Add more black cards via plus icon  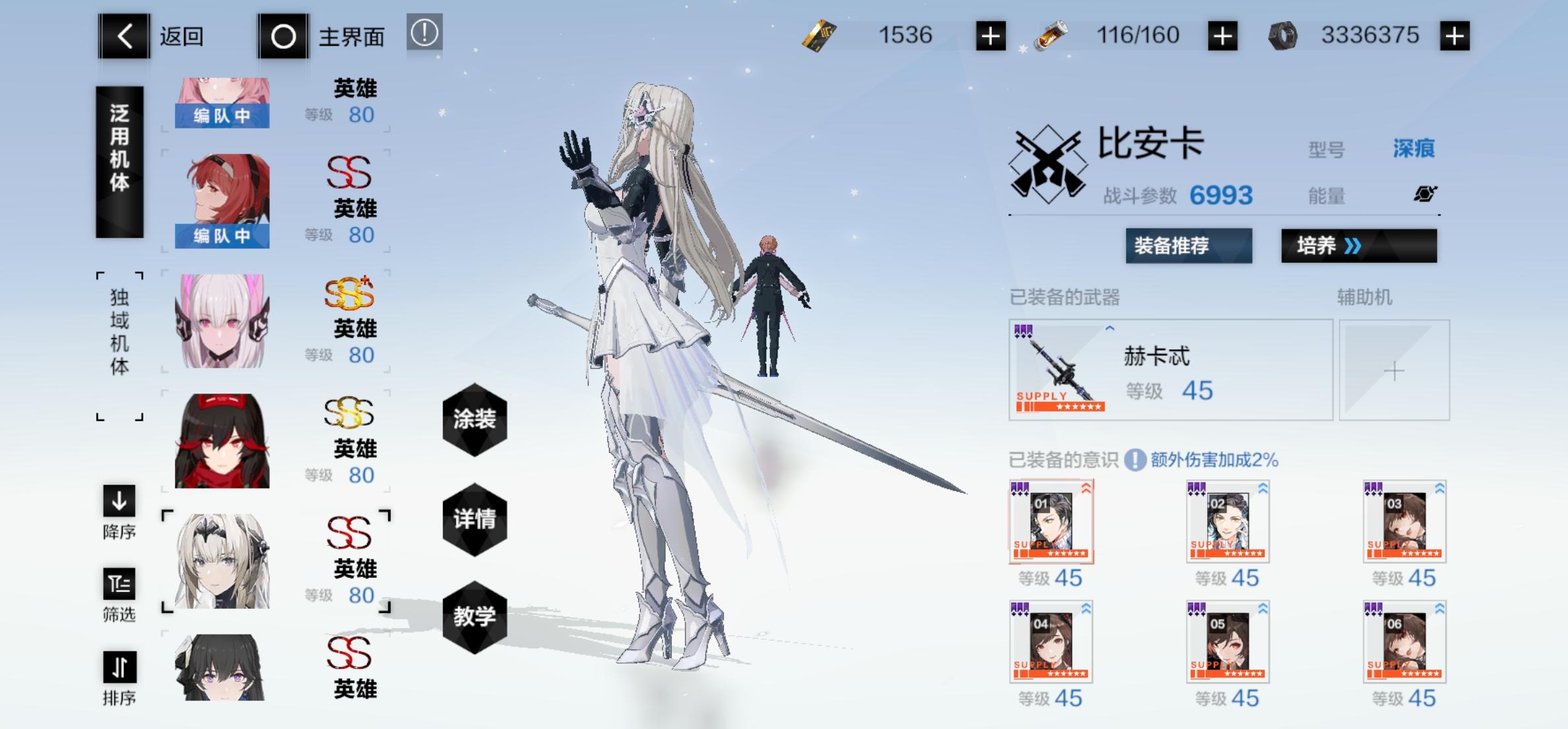pos(989,35)
